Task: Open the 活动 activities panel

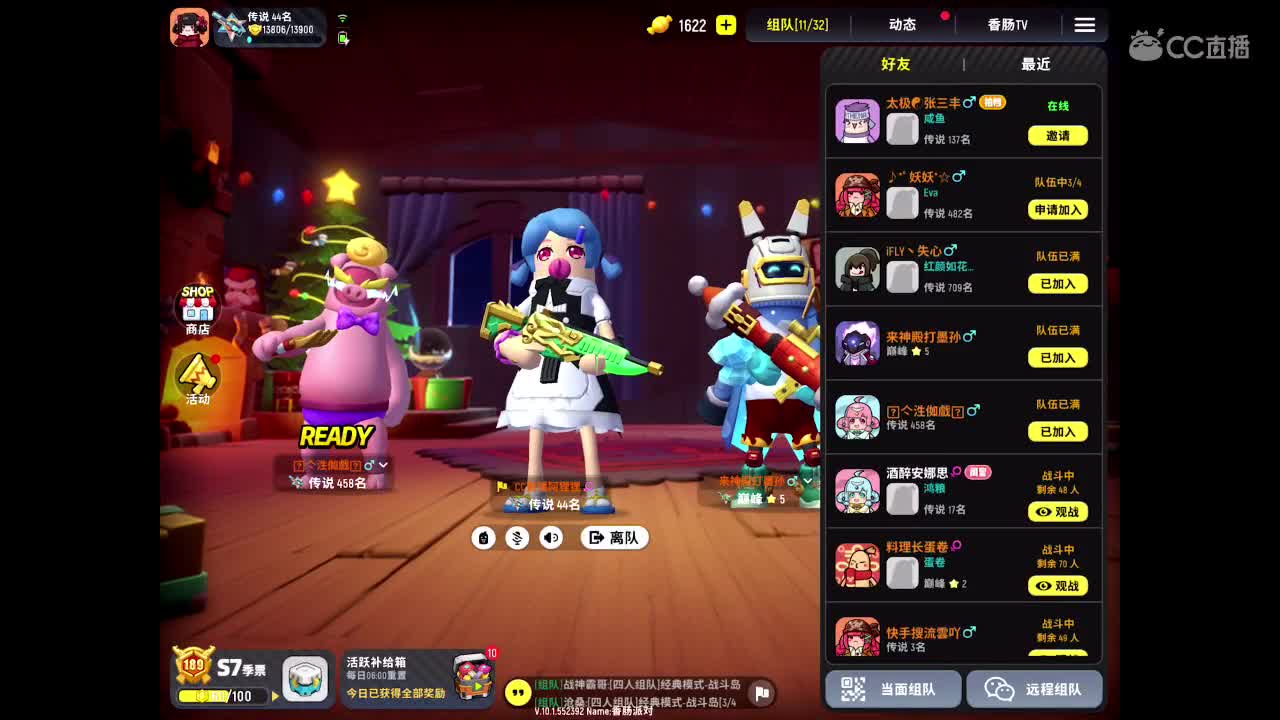Action: 195,372
